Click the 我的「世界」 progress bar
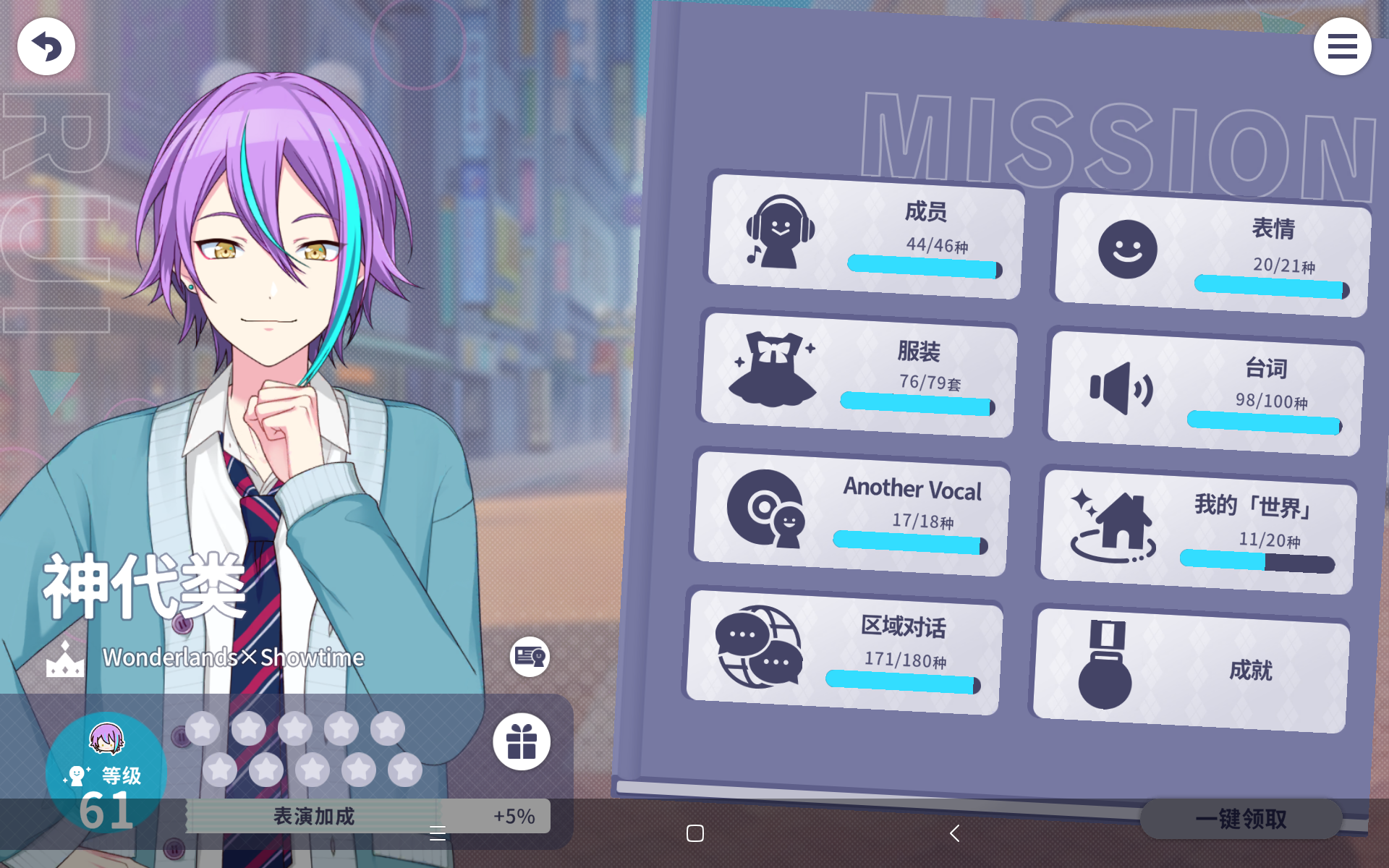Viewport: 1389px width, 868px height. pyautogui.click(x=1257, y=559)
